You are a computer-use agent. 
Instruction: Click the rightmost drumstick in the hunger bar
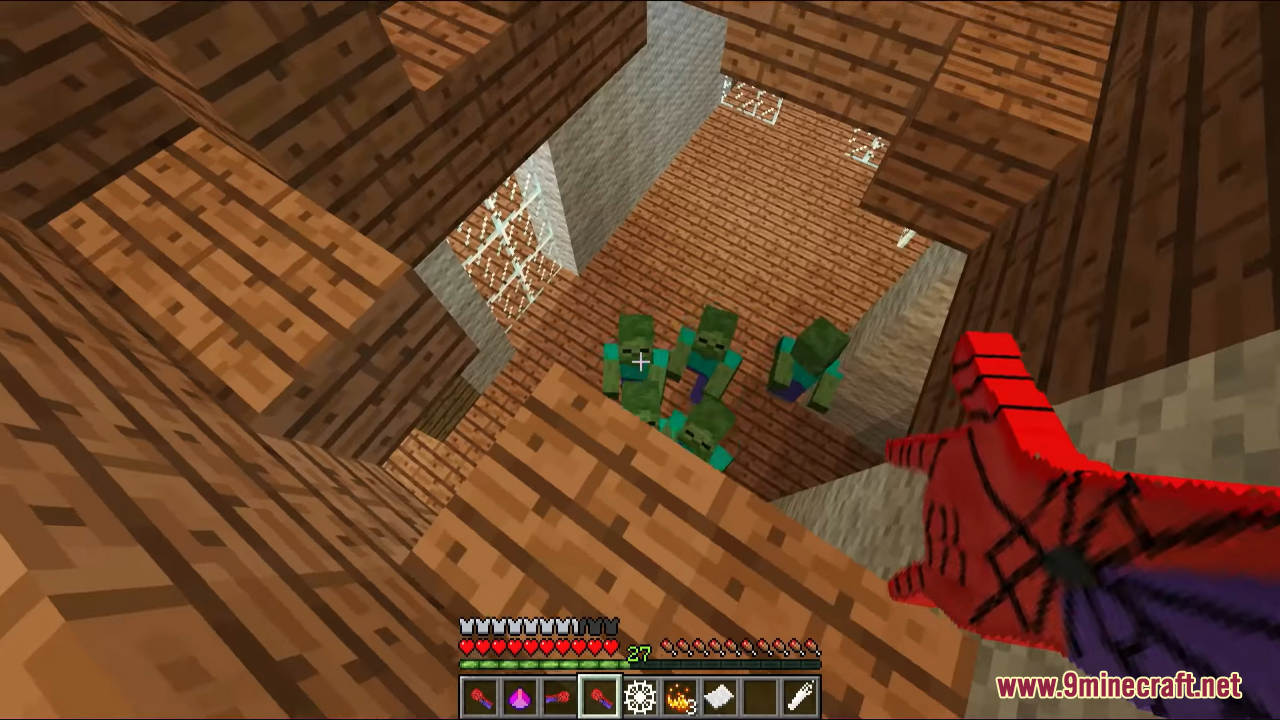click(x=812, y=644)
